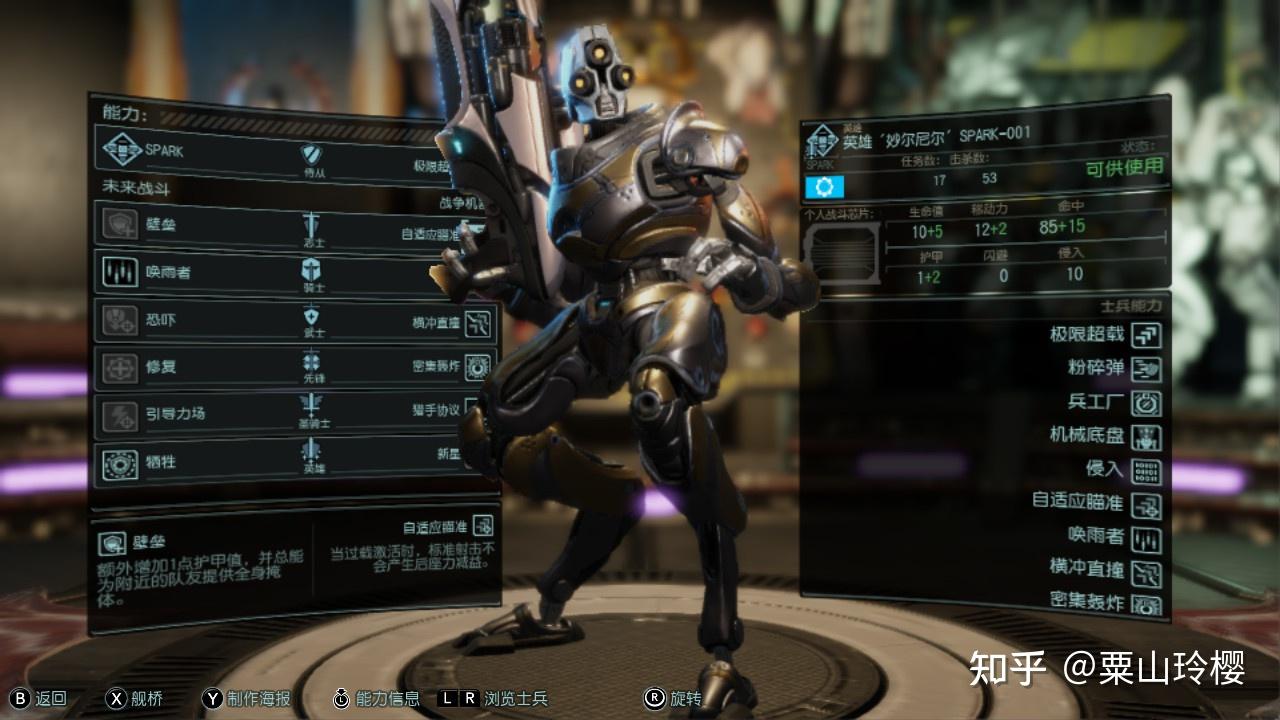Click the 侵入 soldier ability icon
The width and height of the screenshot is (1280, 720).
[x=1146, y=470]
